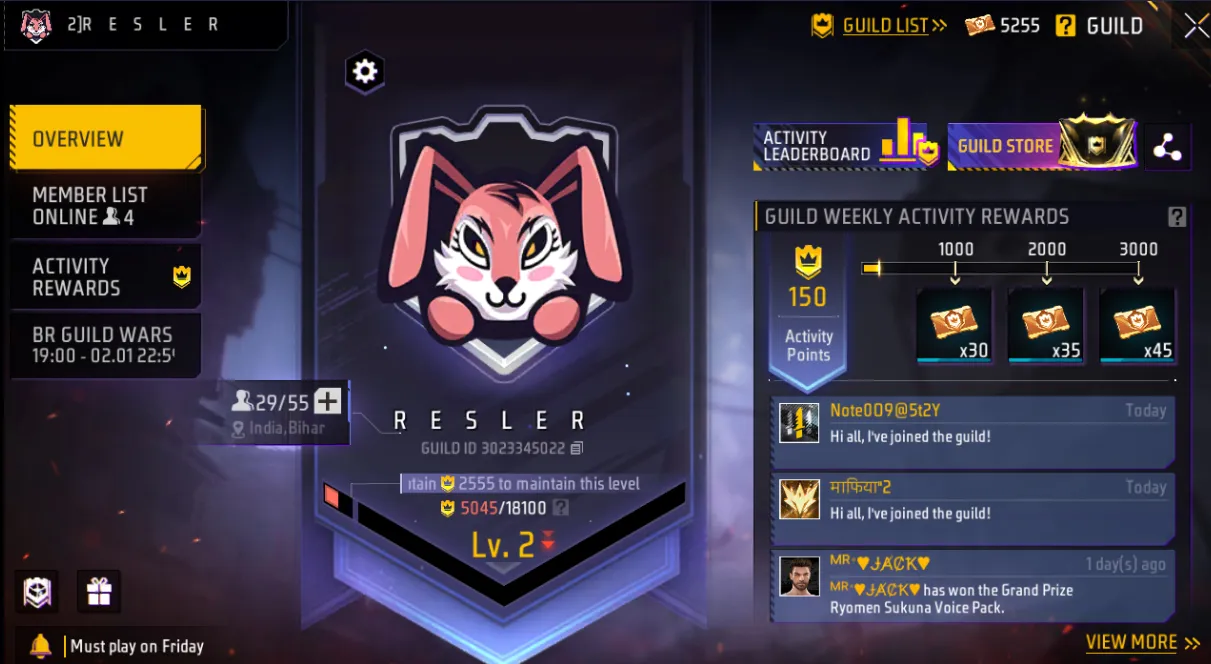Copy the guild ID with the copy icon
Viewport: 1211px width, 664px height.
coord(576,448)
